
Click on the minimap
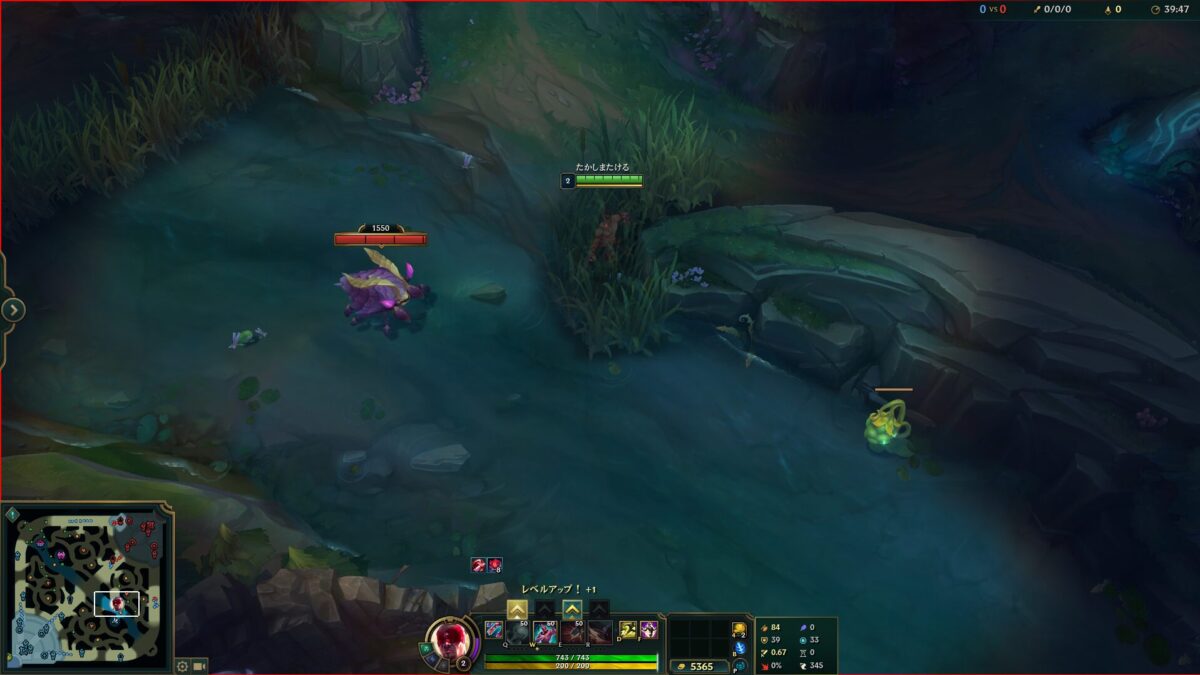point(88,588)
